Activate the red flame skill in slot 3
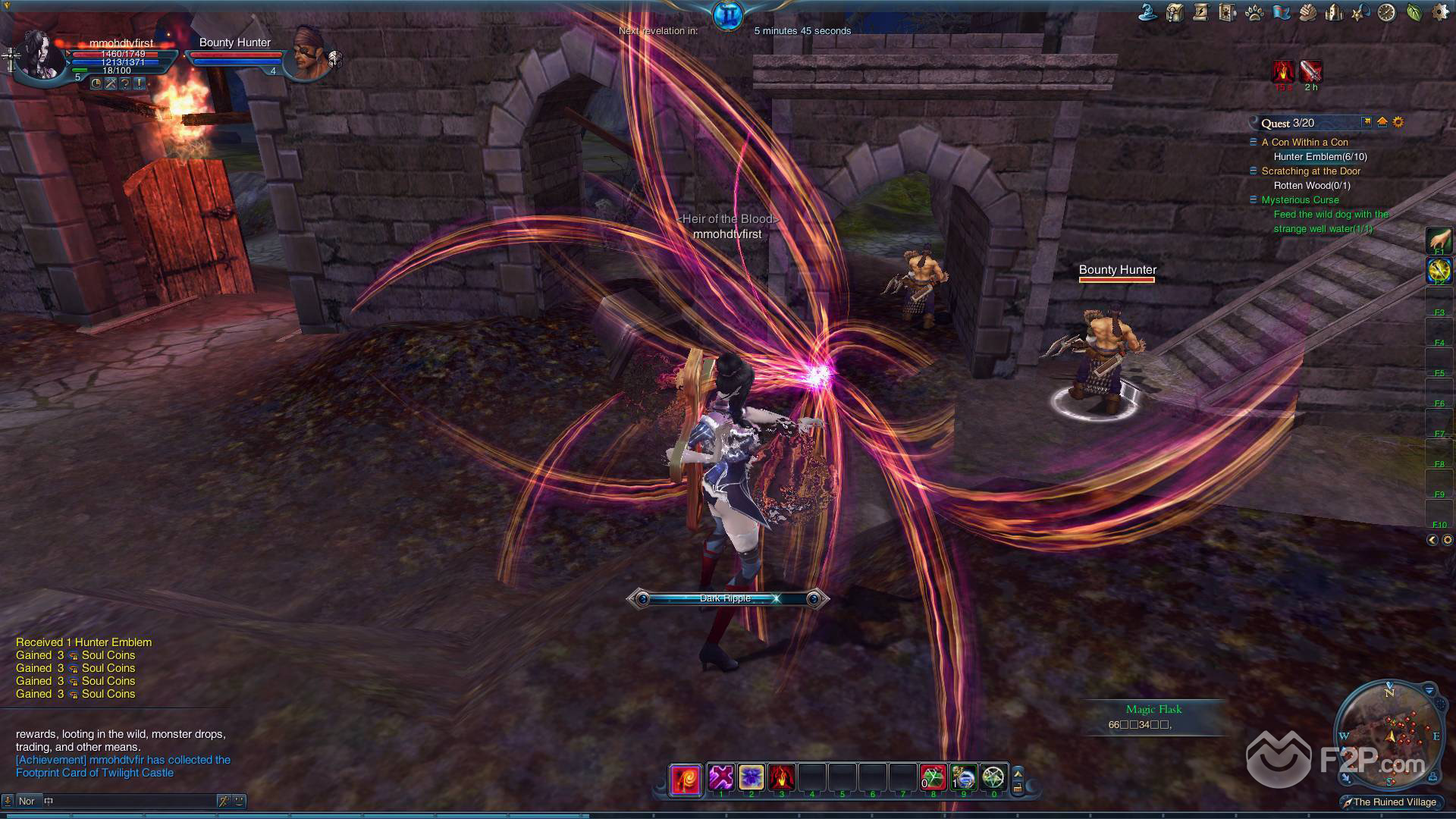 point(781,777)
